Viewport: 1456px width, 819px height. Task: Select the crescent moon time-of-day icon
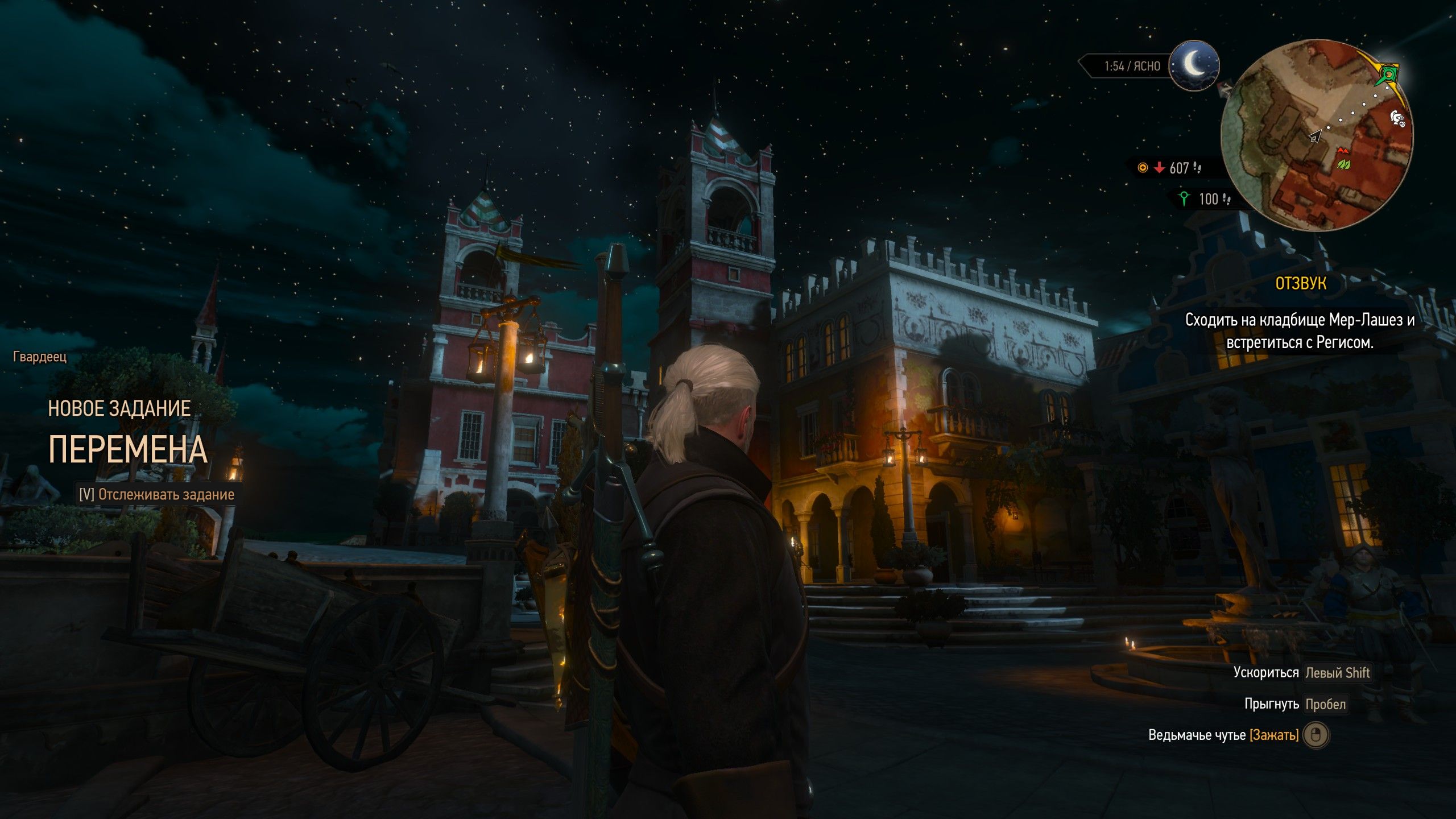pyautogui.click(x=1194, y=65)
